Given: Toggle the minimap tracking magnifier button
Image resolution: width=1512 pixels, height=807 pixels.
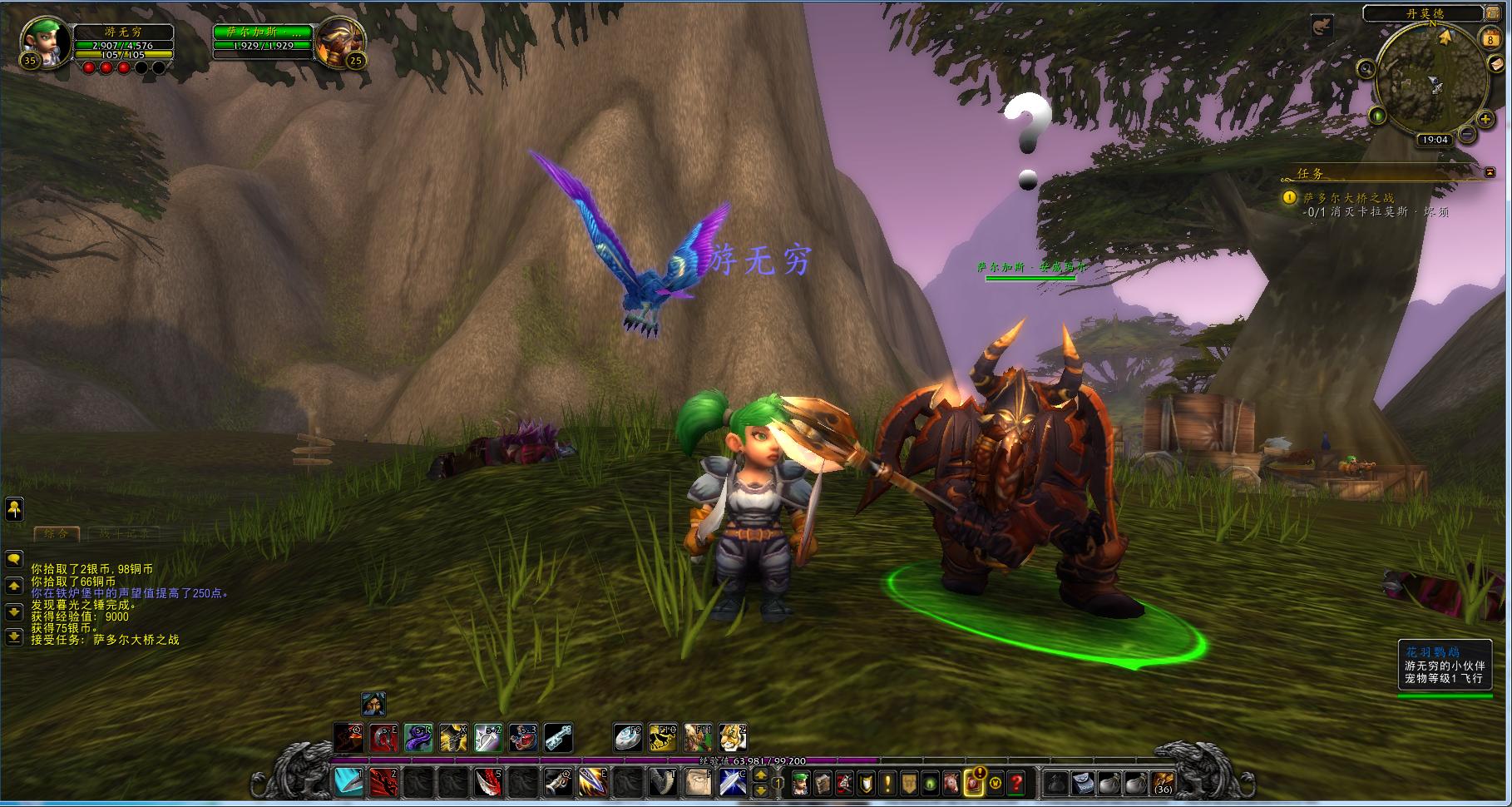Looking at the screenshot, I should (1366, 69).
